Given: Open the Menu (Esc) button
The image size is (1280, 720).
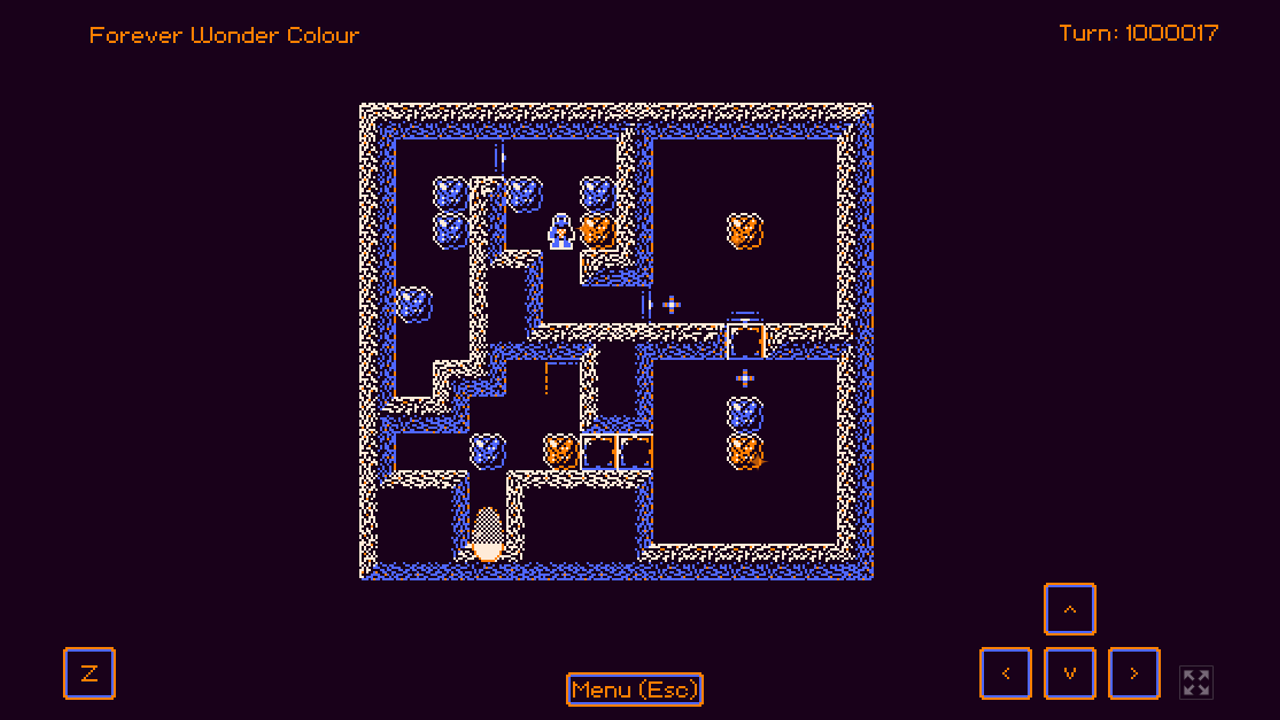Looking at the screenshot, I should (635, 690).
